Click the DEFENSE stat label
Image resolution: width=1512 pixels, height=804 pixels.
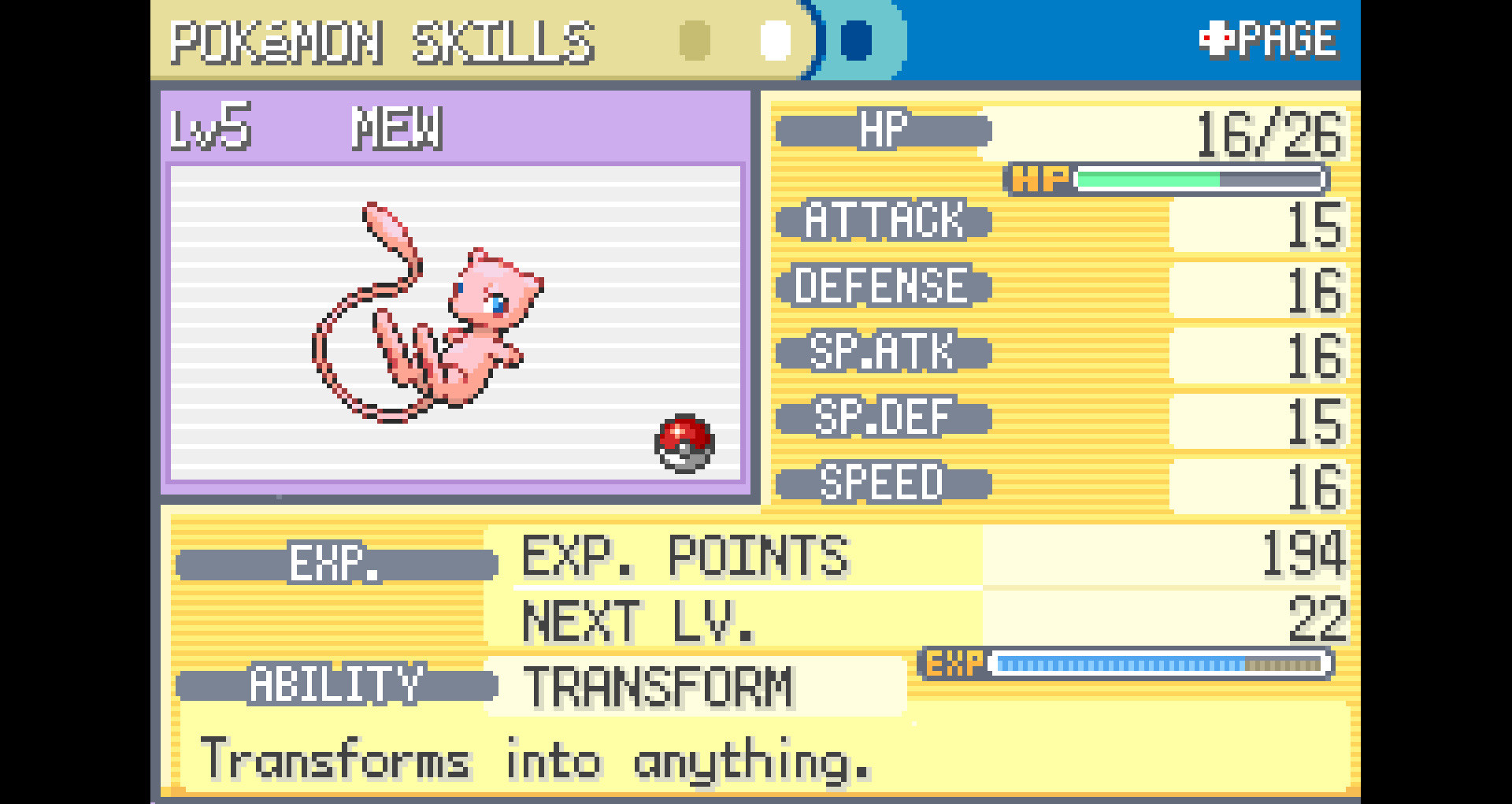pyautogui.click(x=882, y=287)
